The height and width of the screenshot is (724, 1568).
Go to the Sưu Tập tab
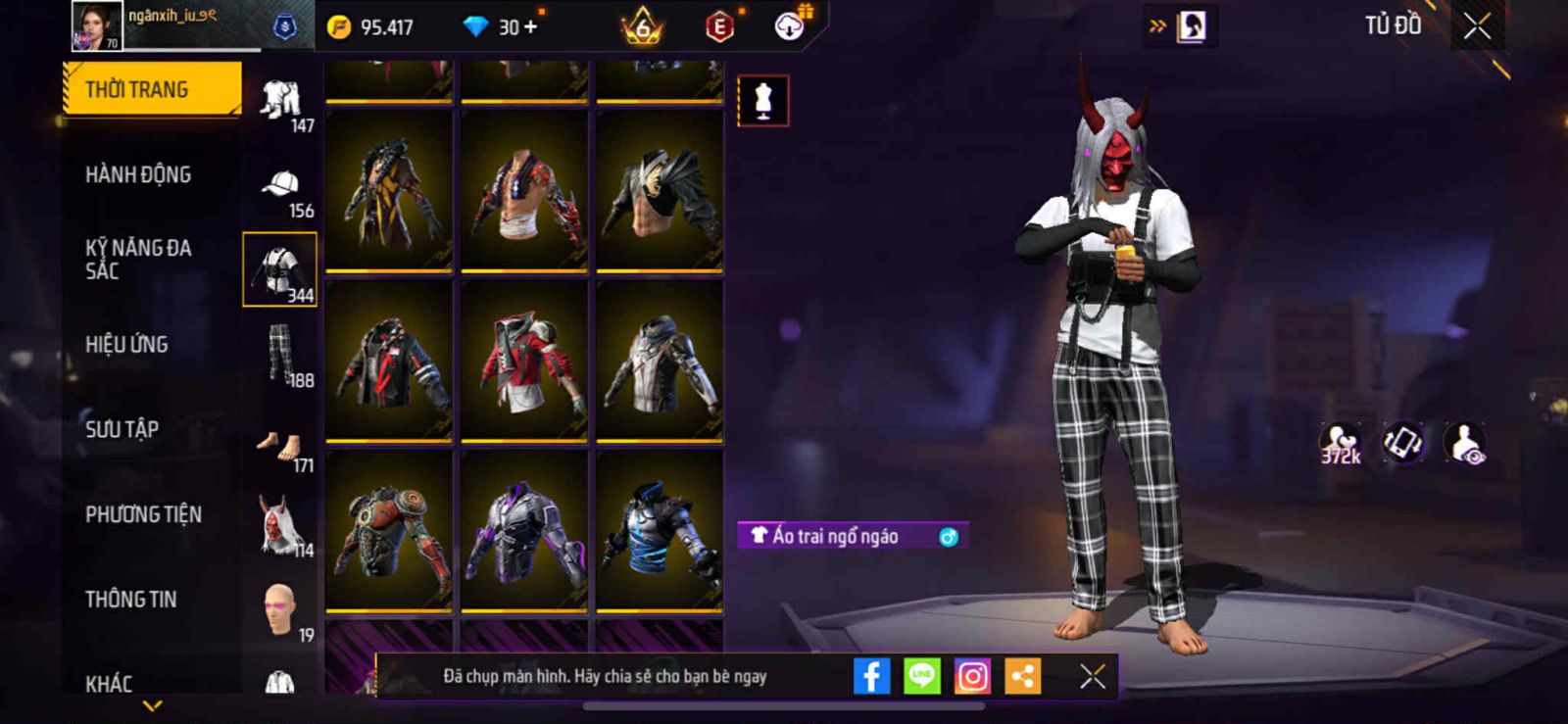point(122,429)
